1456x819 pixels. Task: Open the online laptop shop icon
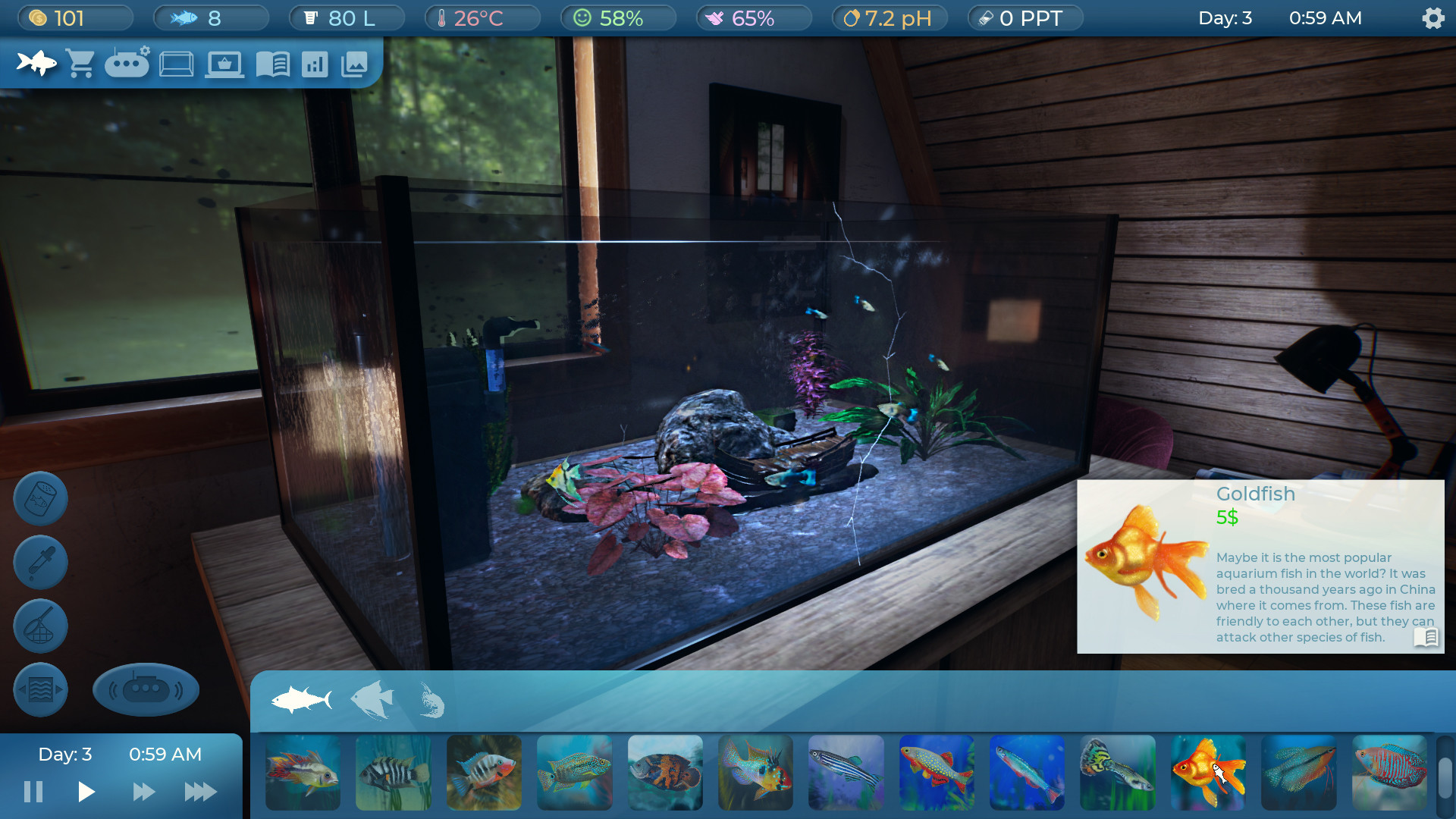click(x=224, y=64)
